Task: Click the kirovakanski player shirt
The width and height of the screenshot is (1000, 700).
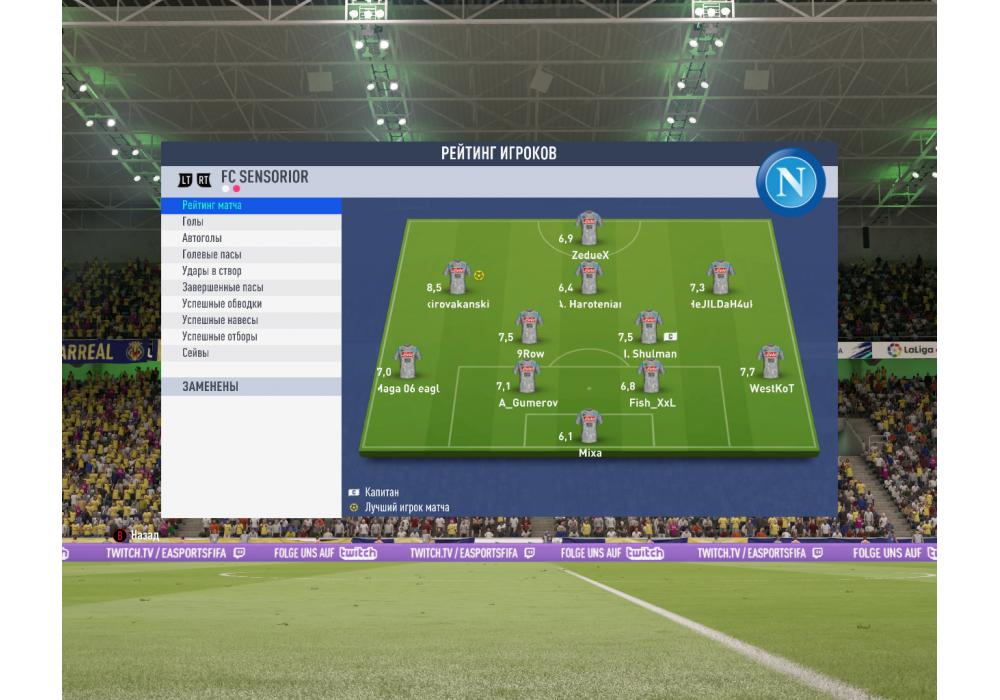Action: [458, 278]
